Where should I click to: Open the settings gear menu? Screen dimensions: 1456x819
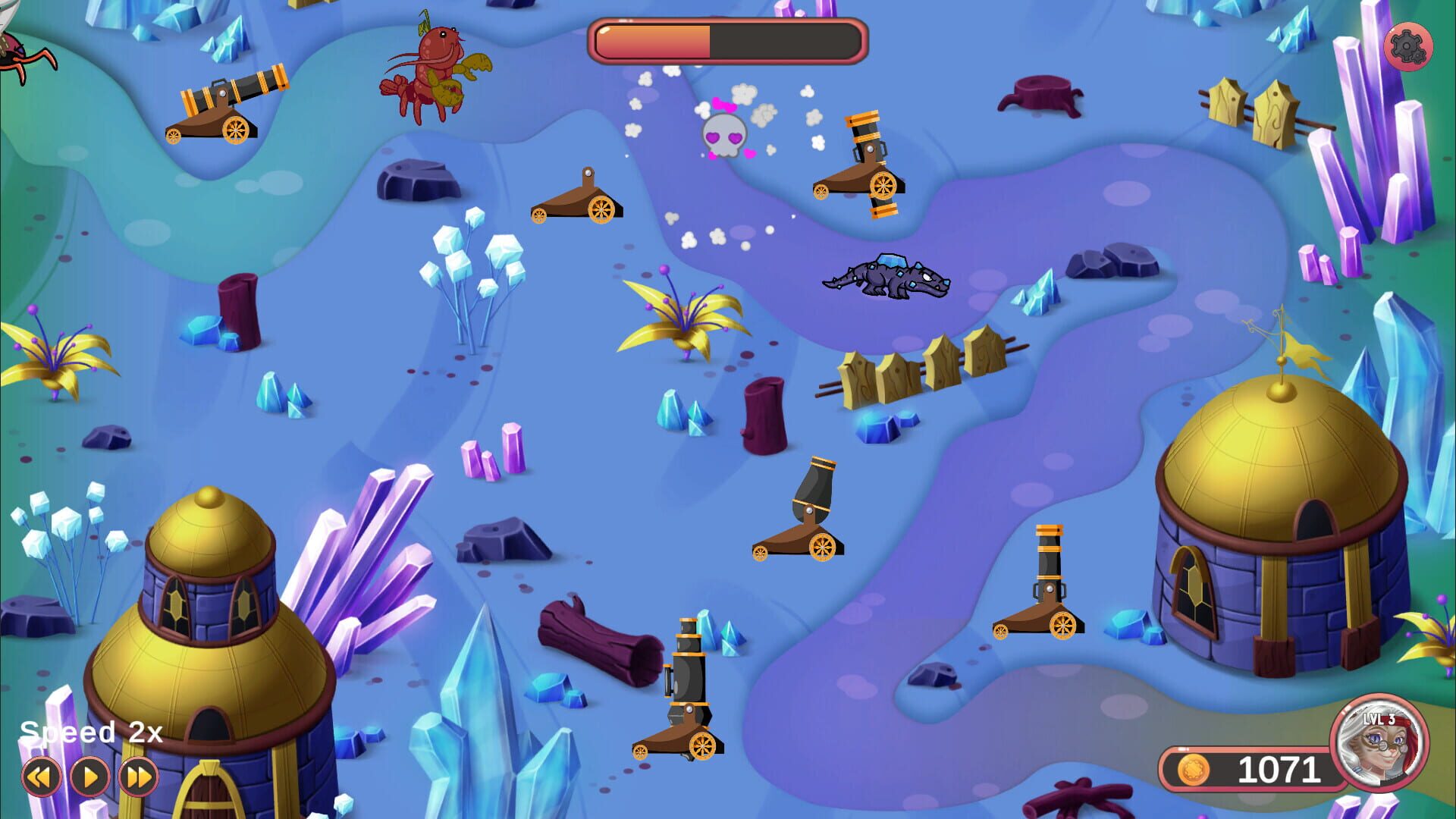1410,47
